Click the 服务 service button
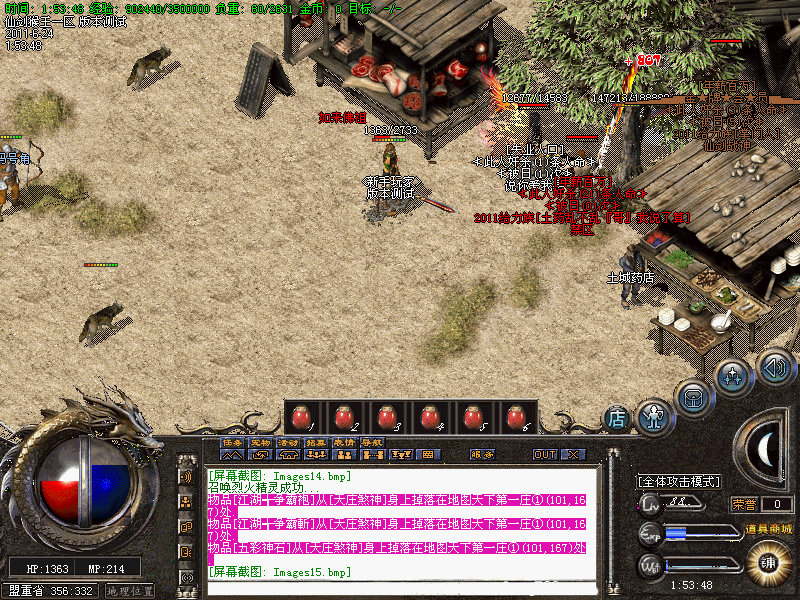The height and width of the screenshot is (600, 800). click(x=482, y=454)
